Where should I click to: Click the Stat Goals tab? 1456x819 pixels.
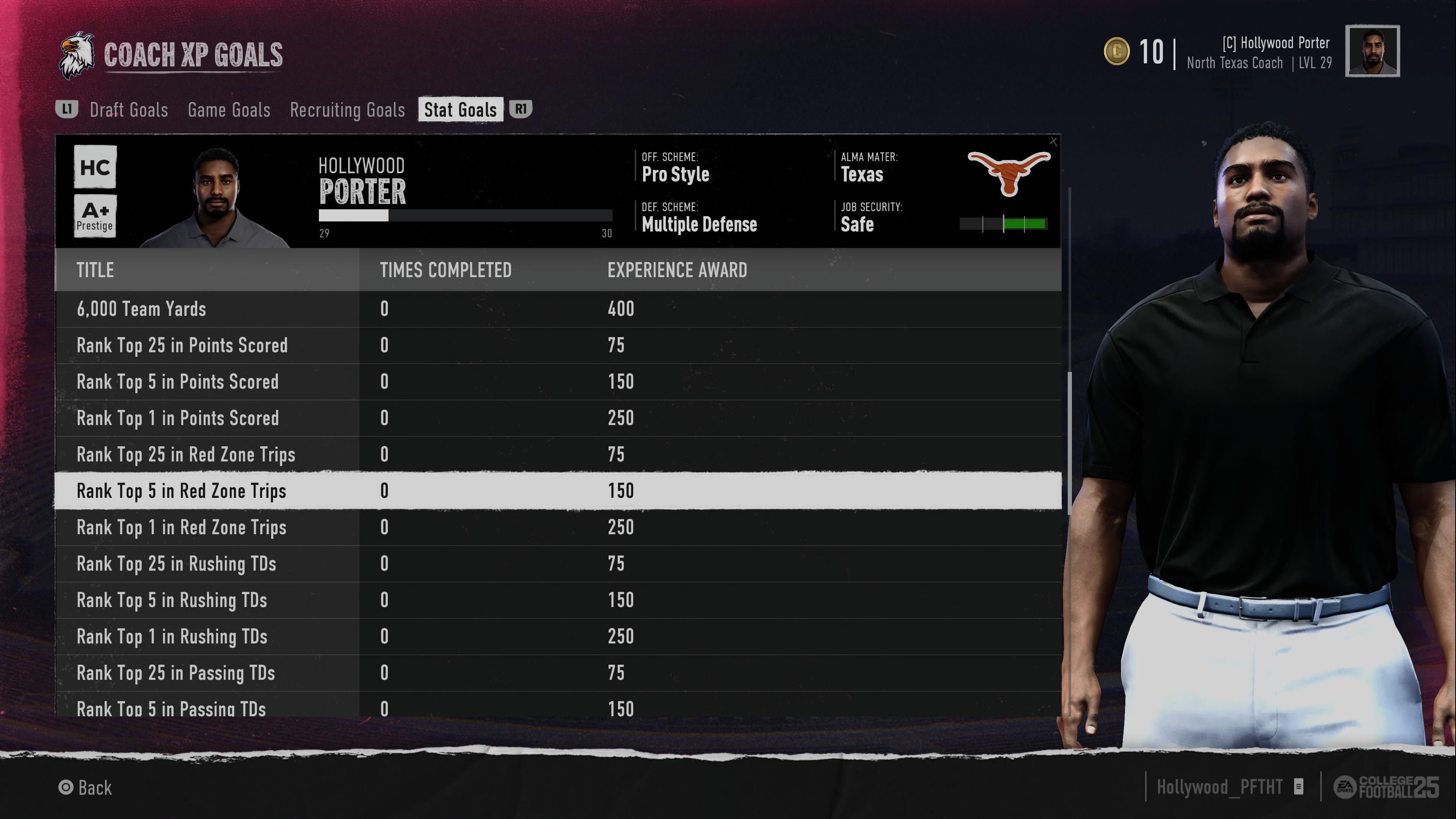pyautogui.click(x=460, y=110)
